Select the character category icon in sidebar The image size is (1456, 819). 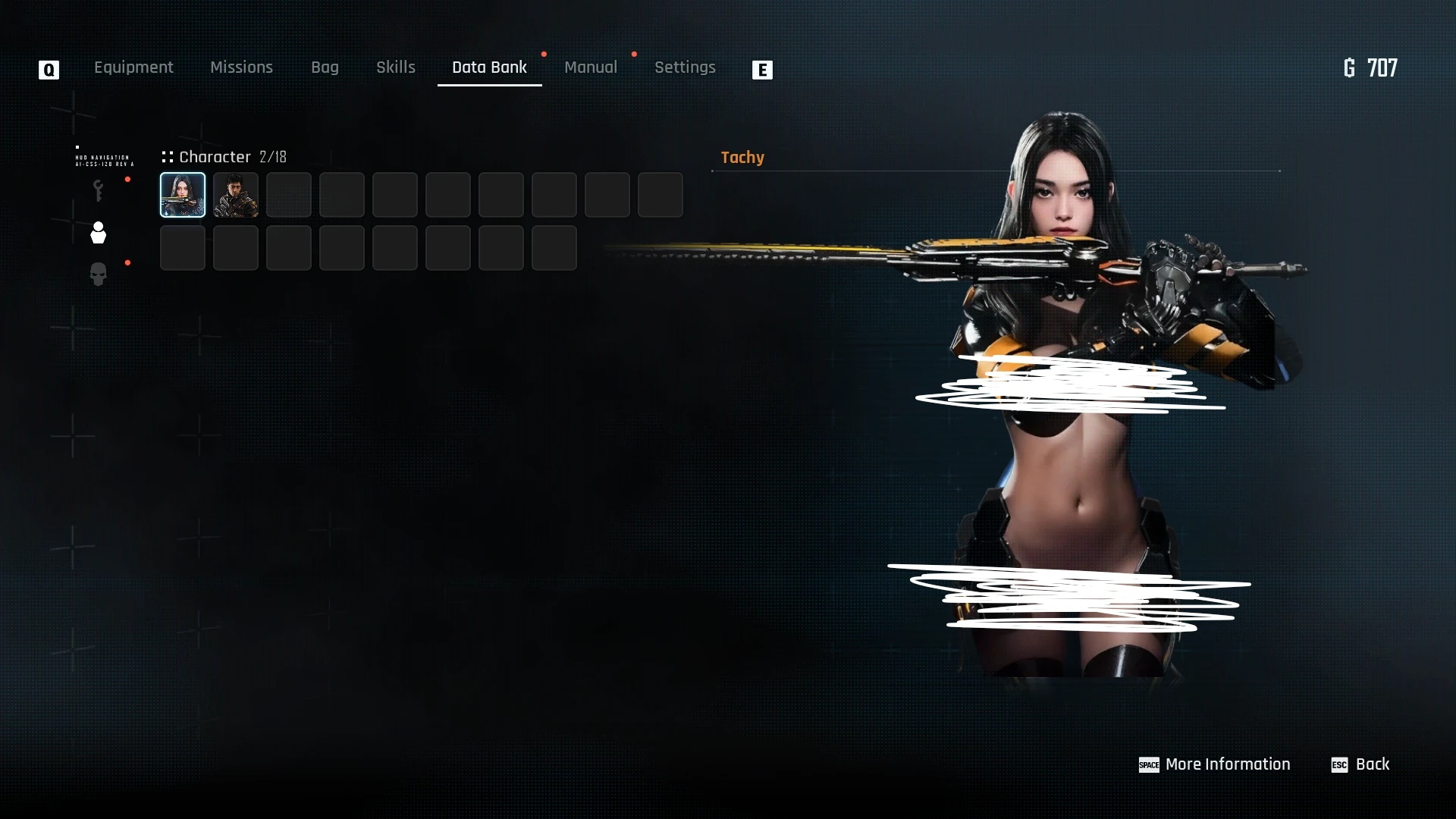tap(98, 233)
